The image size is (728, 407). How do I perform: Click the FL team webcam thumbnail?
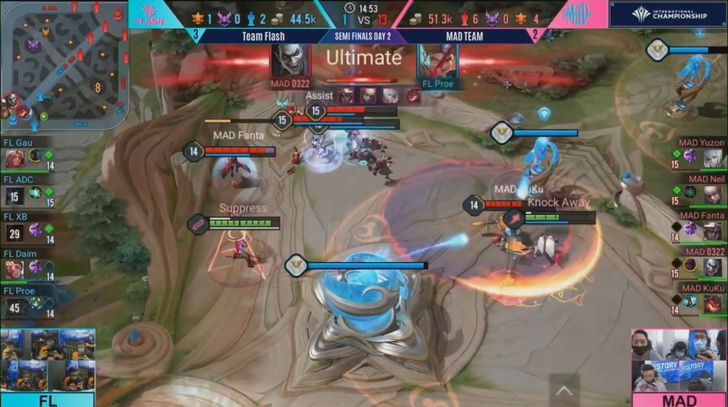coord(47,360)
